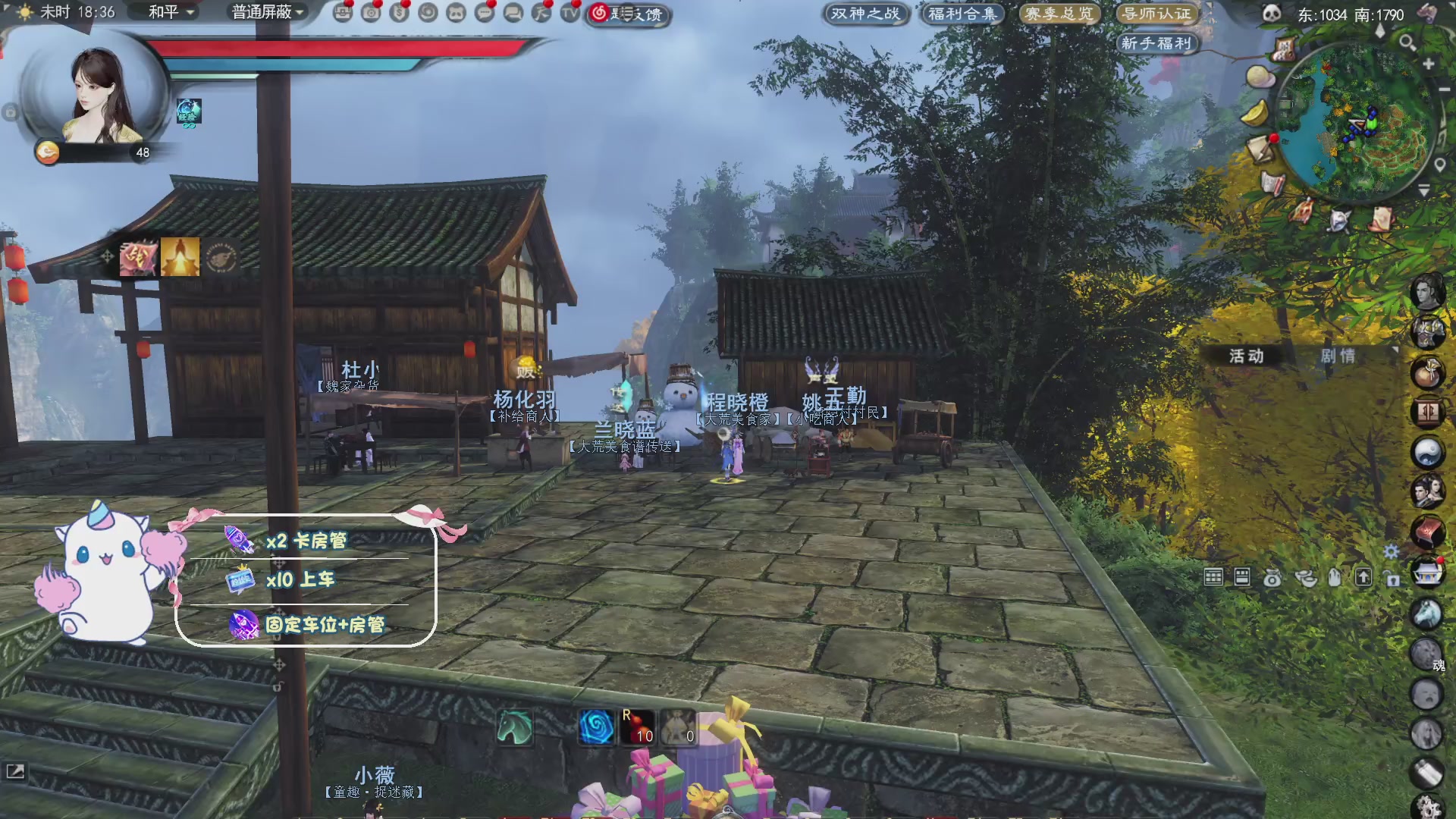Click the character portrait
The width and height of the screenshot is (1456, 819).
point(97,95)
